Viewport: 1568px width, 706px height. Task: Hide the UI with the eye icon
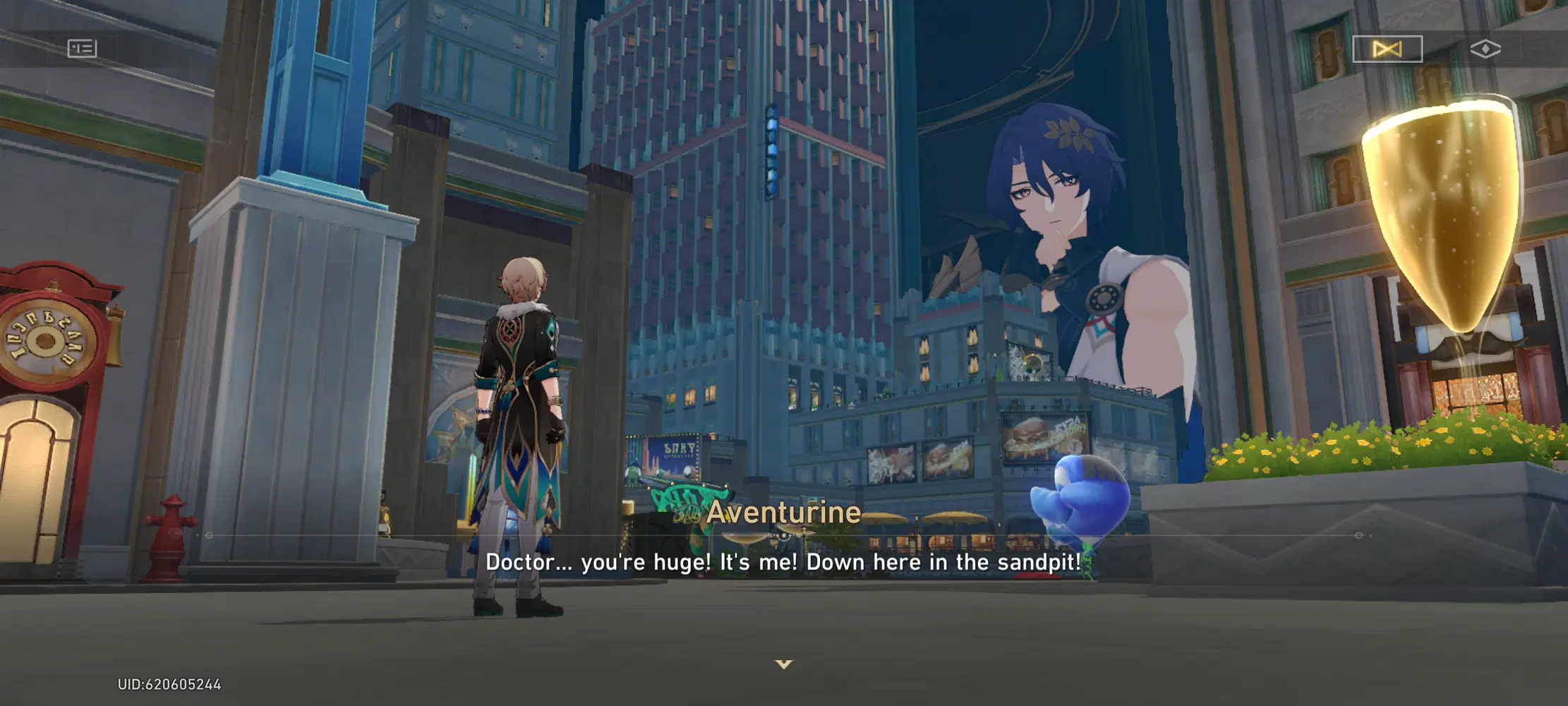pyautogui.click(x=1486, y=50)
